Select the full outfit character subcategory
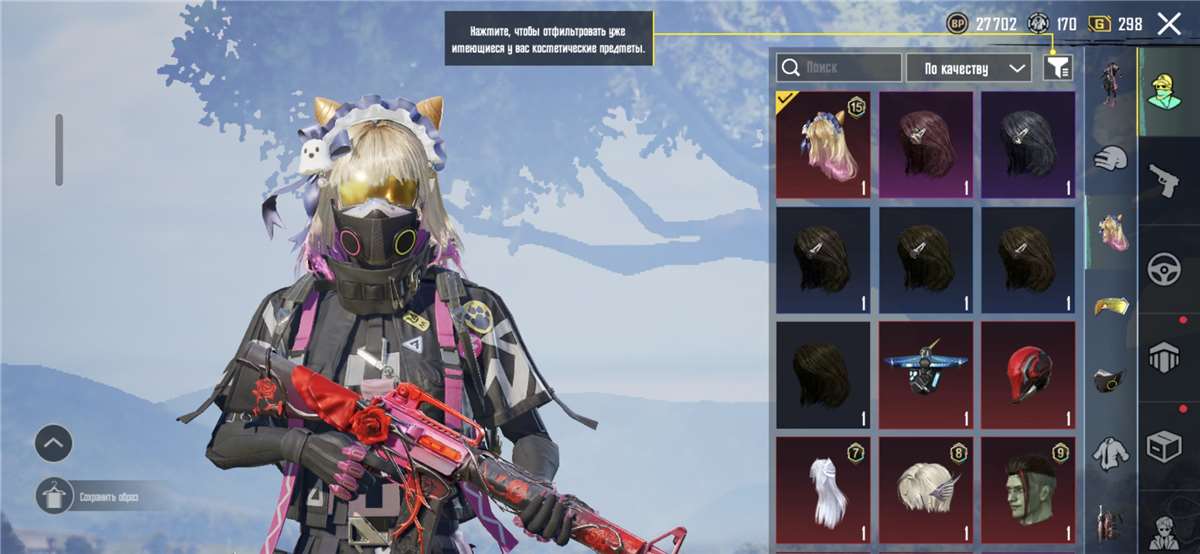This screenshot has width=1200, height=554. click(x=1109, y=82)
